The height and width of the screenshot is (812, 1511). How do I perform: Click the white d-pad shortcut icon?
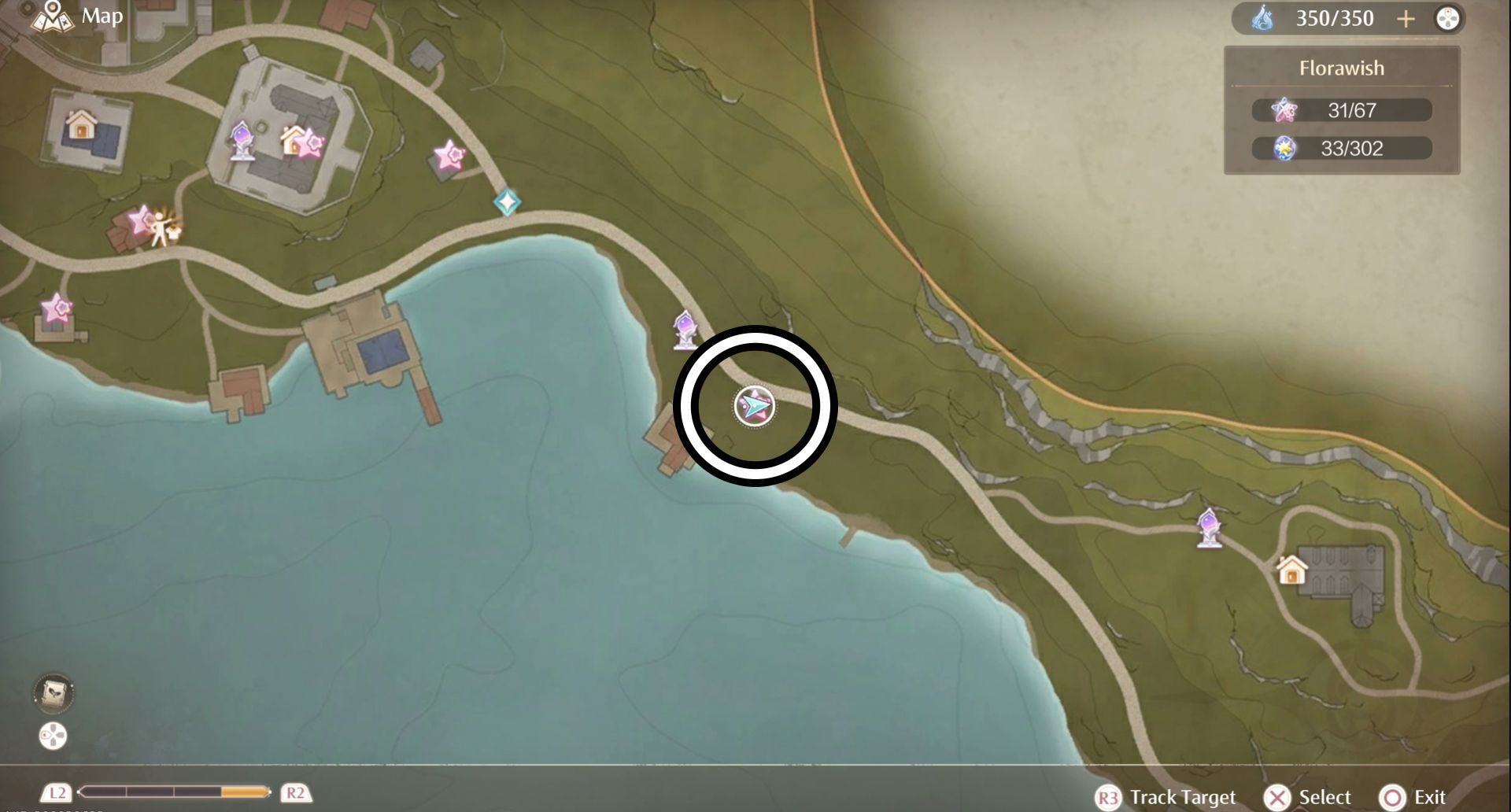[53, 736]
